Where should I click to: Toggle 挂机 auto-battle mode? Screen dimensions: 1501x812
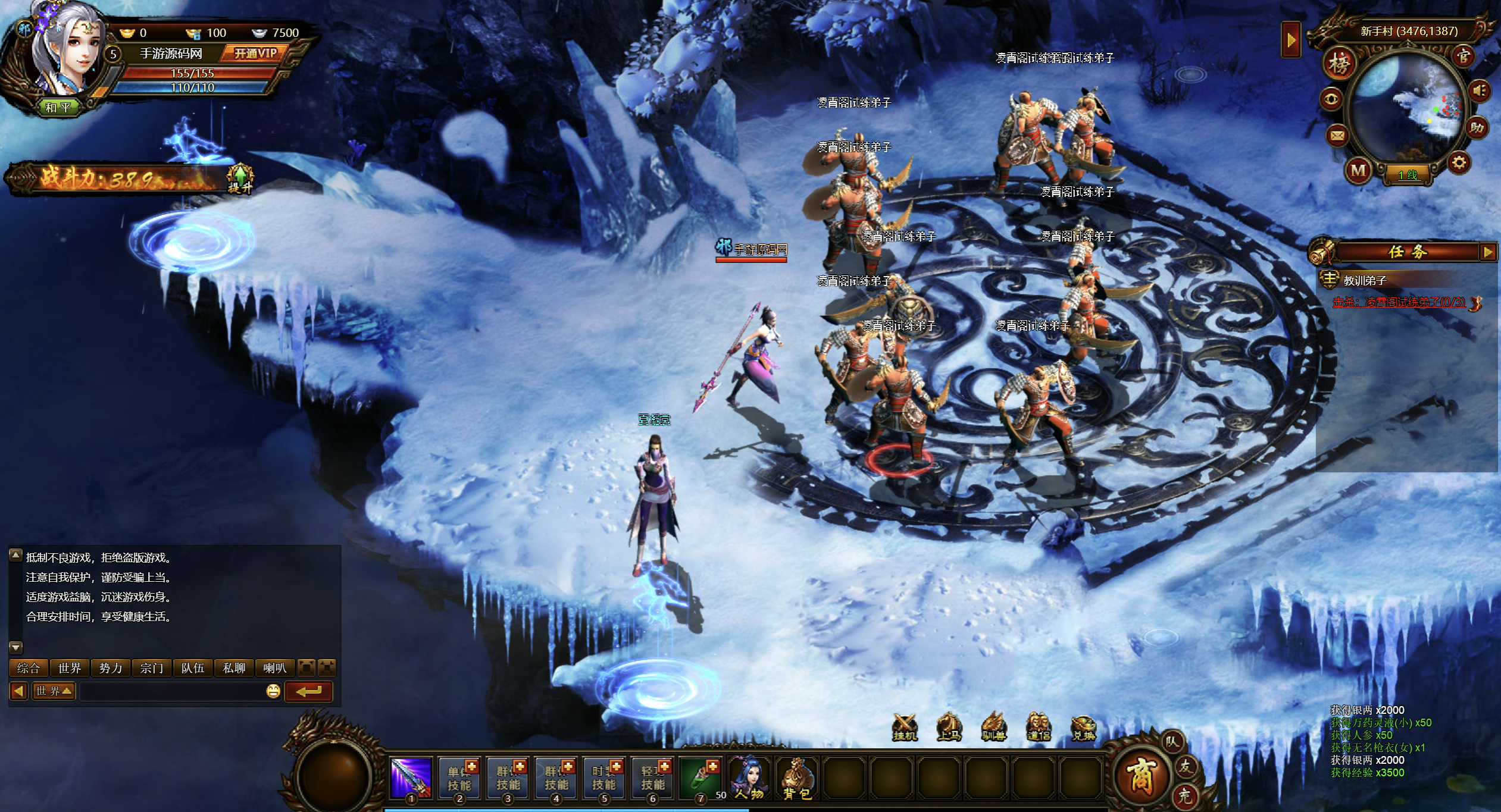[905, 728]
